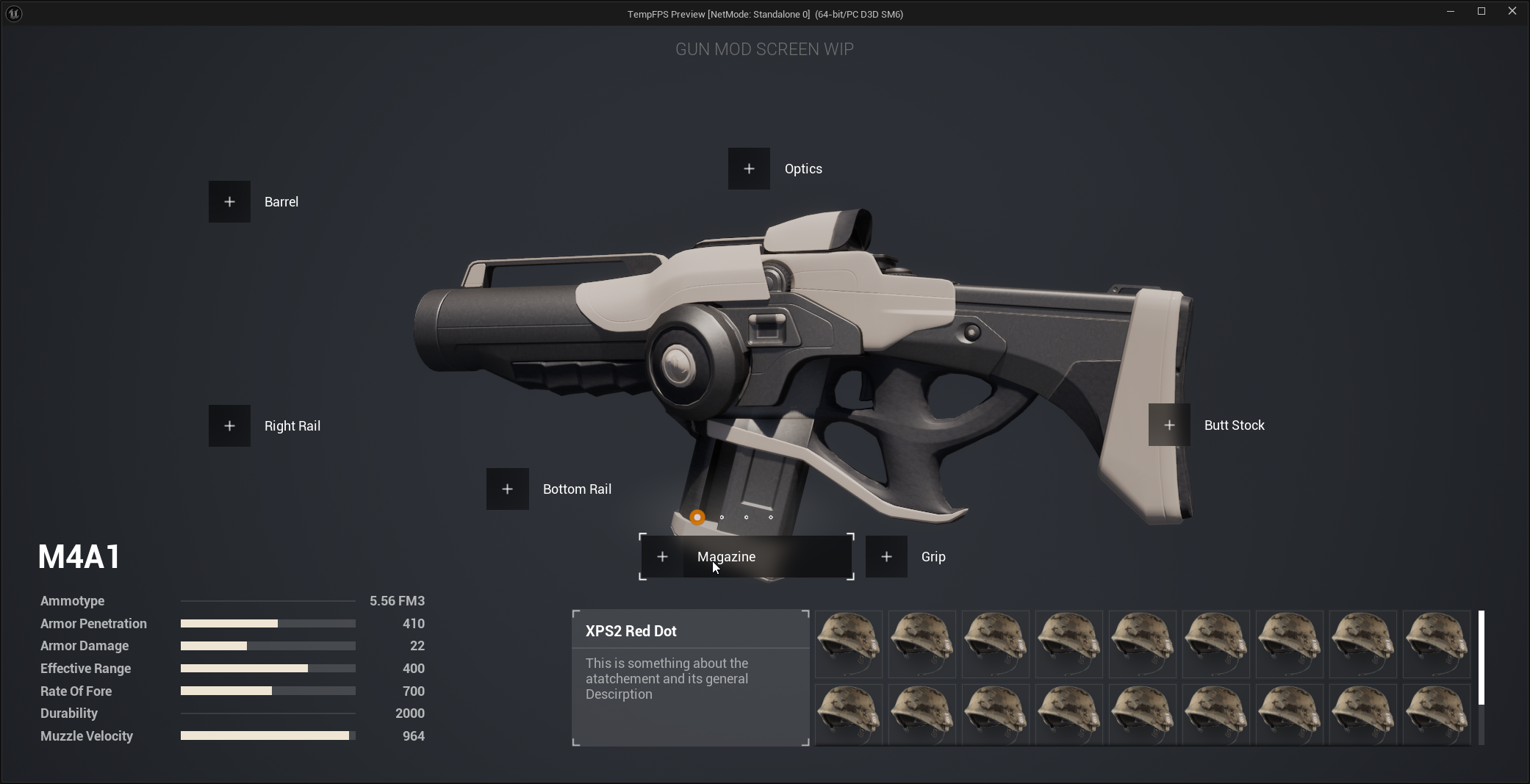Click the Right Rail plus icon

tap(229, 425)
